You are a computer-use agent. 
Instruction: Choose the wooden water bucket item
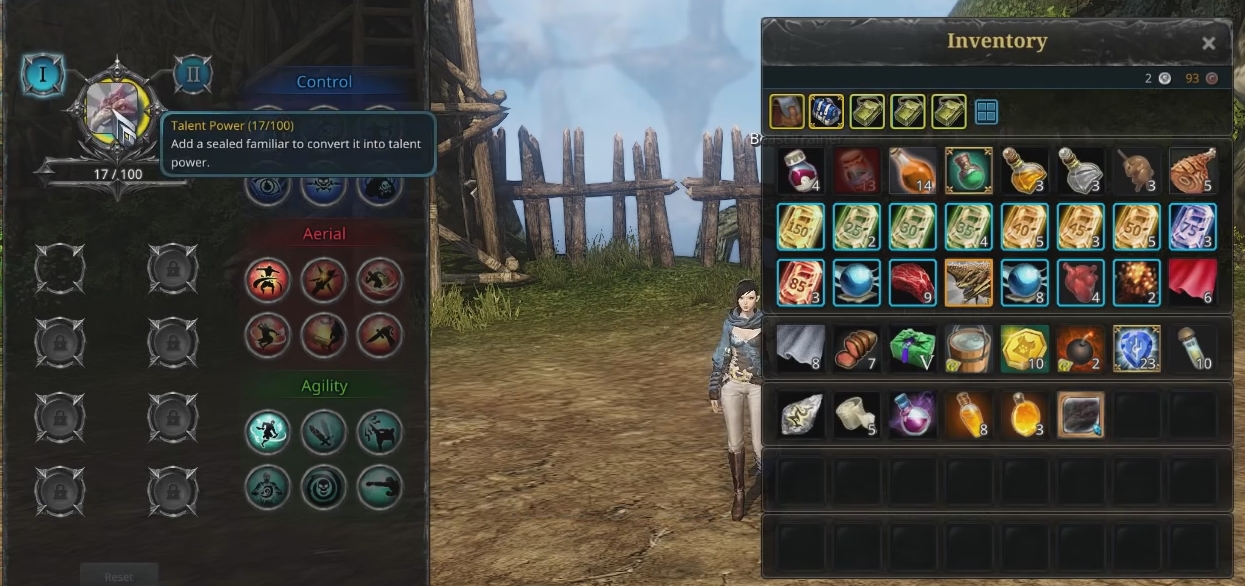(x=968, y=347)
